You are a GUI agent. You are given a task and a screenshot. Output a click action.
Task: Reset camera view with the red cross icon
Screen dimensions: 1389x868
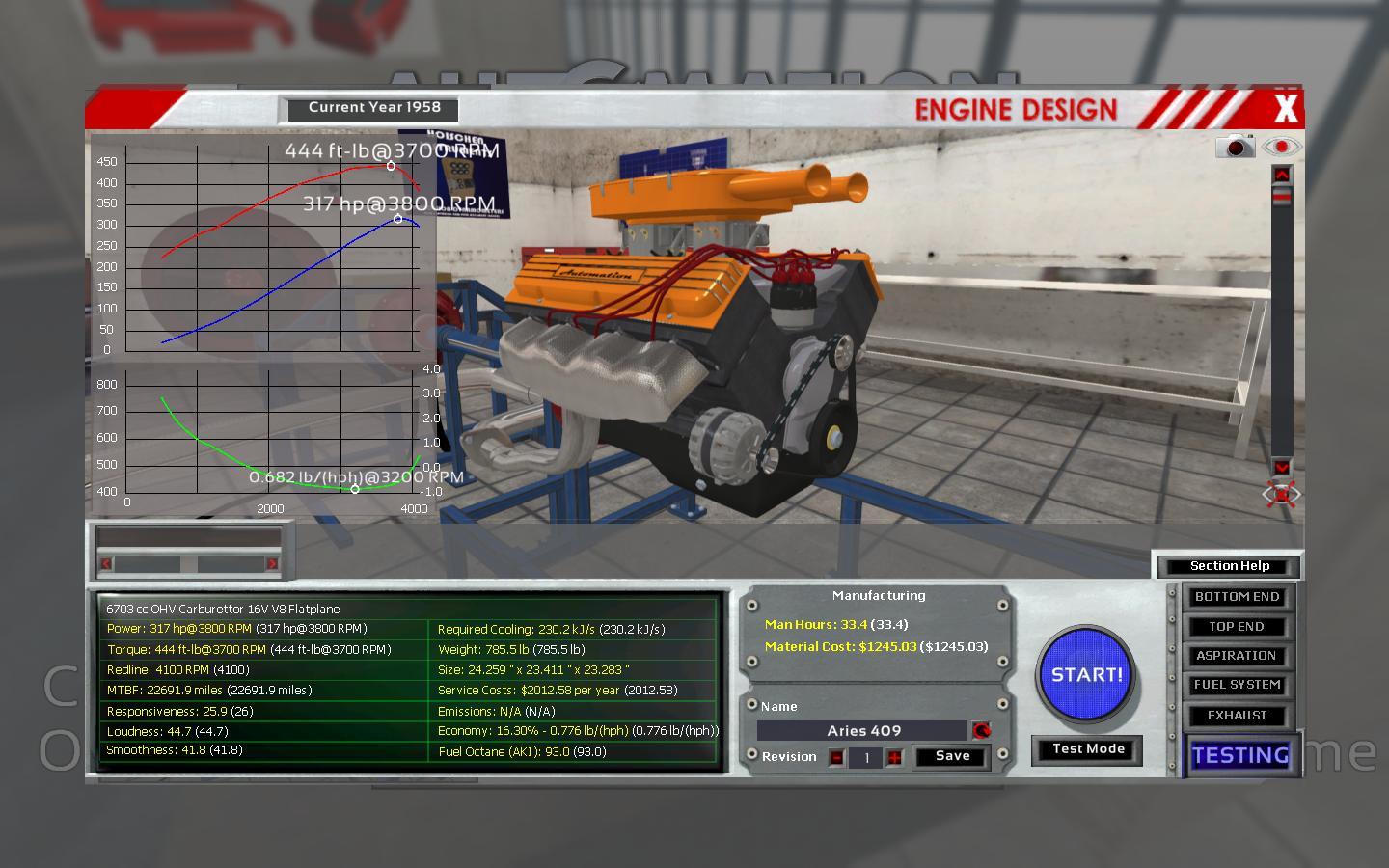pos(1281,495)
